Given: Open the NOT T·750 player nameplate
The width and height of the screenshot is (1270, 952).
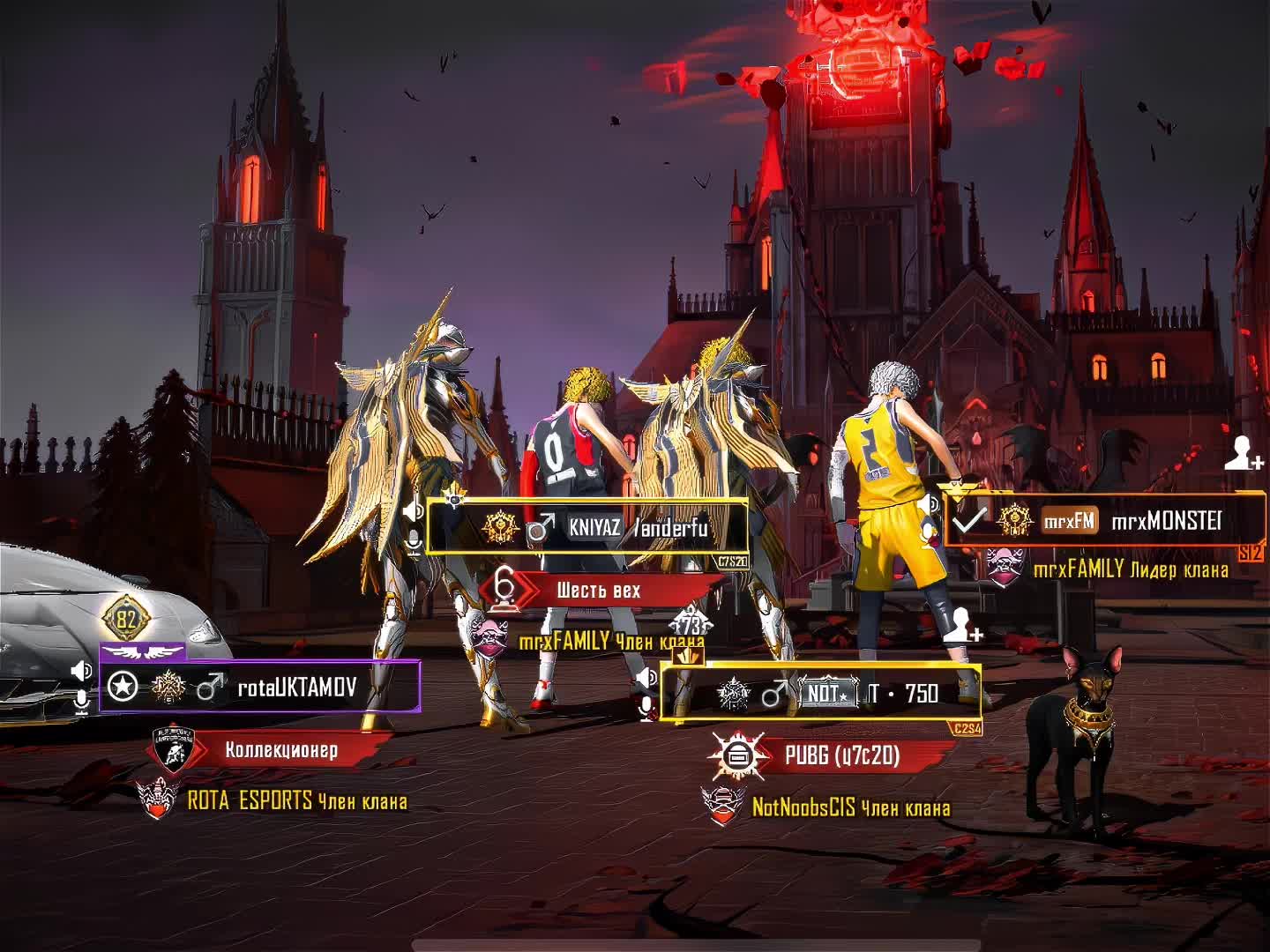Looking at the screenshot, I should pyautogui.click(x=820, y=694).
